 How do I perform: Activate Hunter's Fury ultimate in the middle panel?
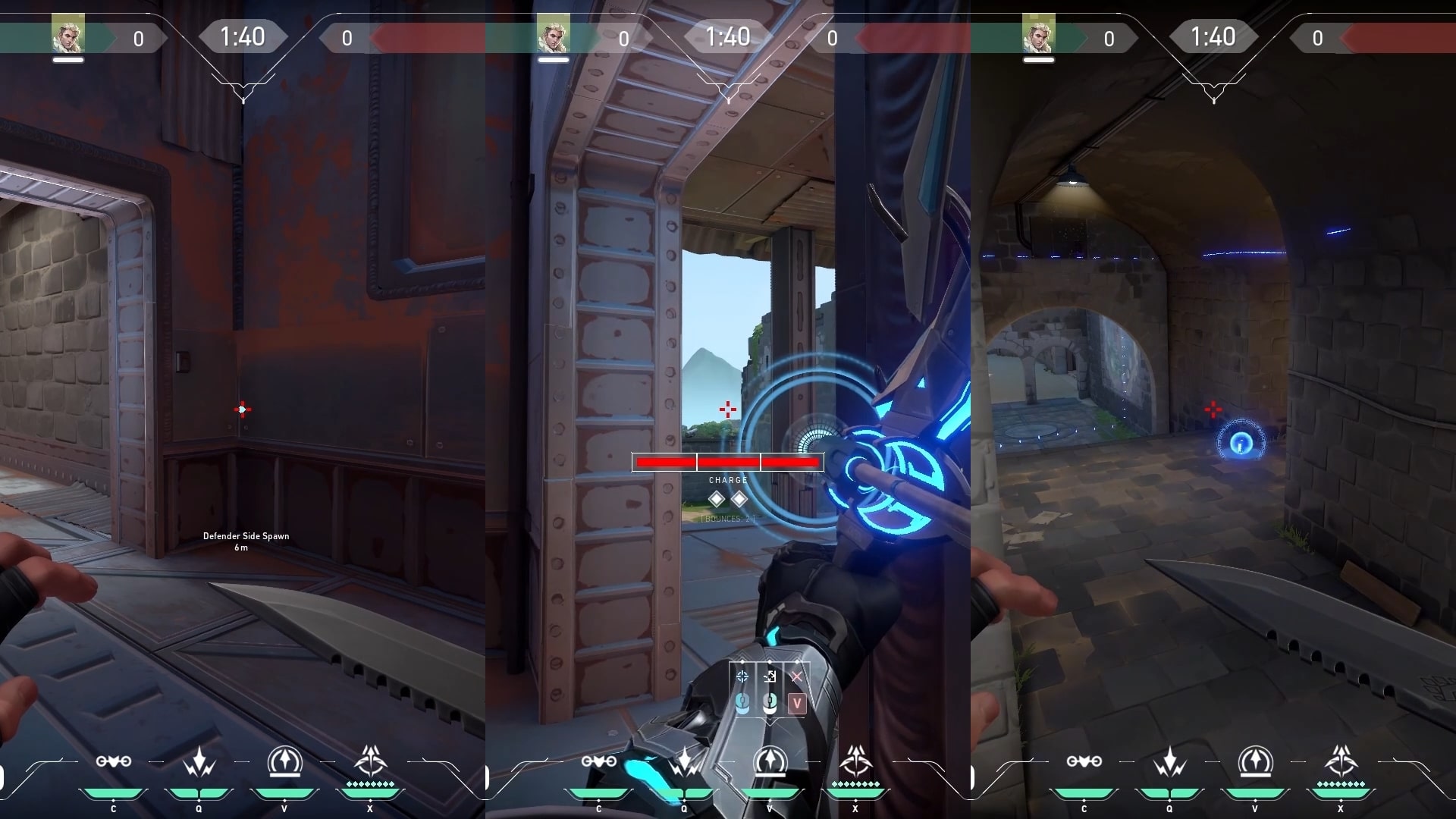click(856, 761)
